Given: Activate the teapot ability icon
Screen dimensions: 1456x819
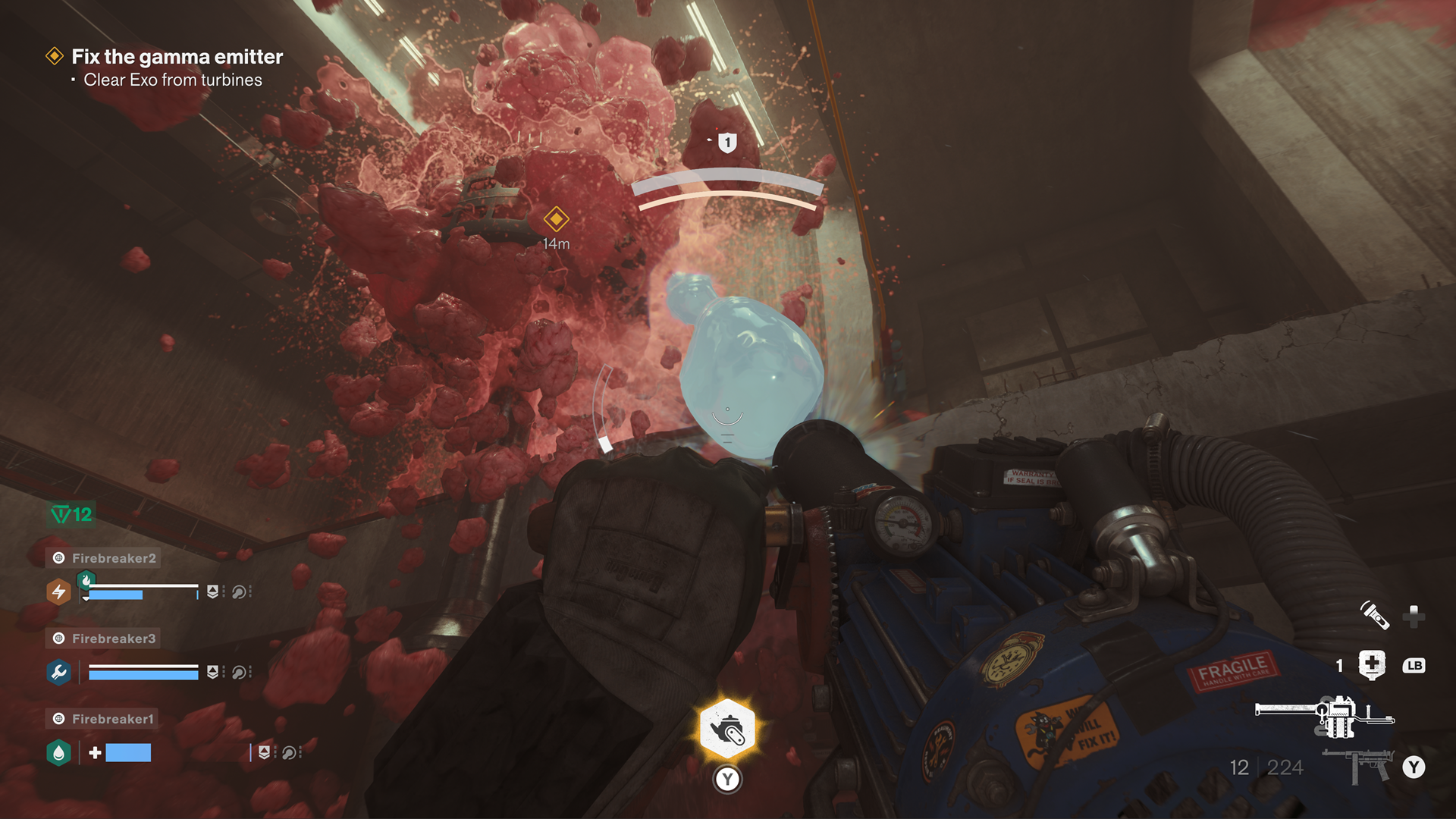Looking at the screenshot, I should click(x=727, y=730).
